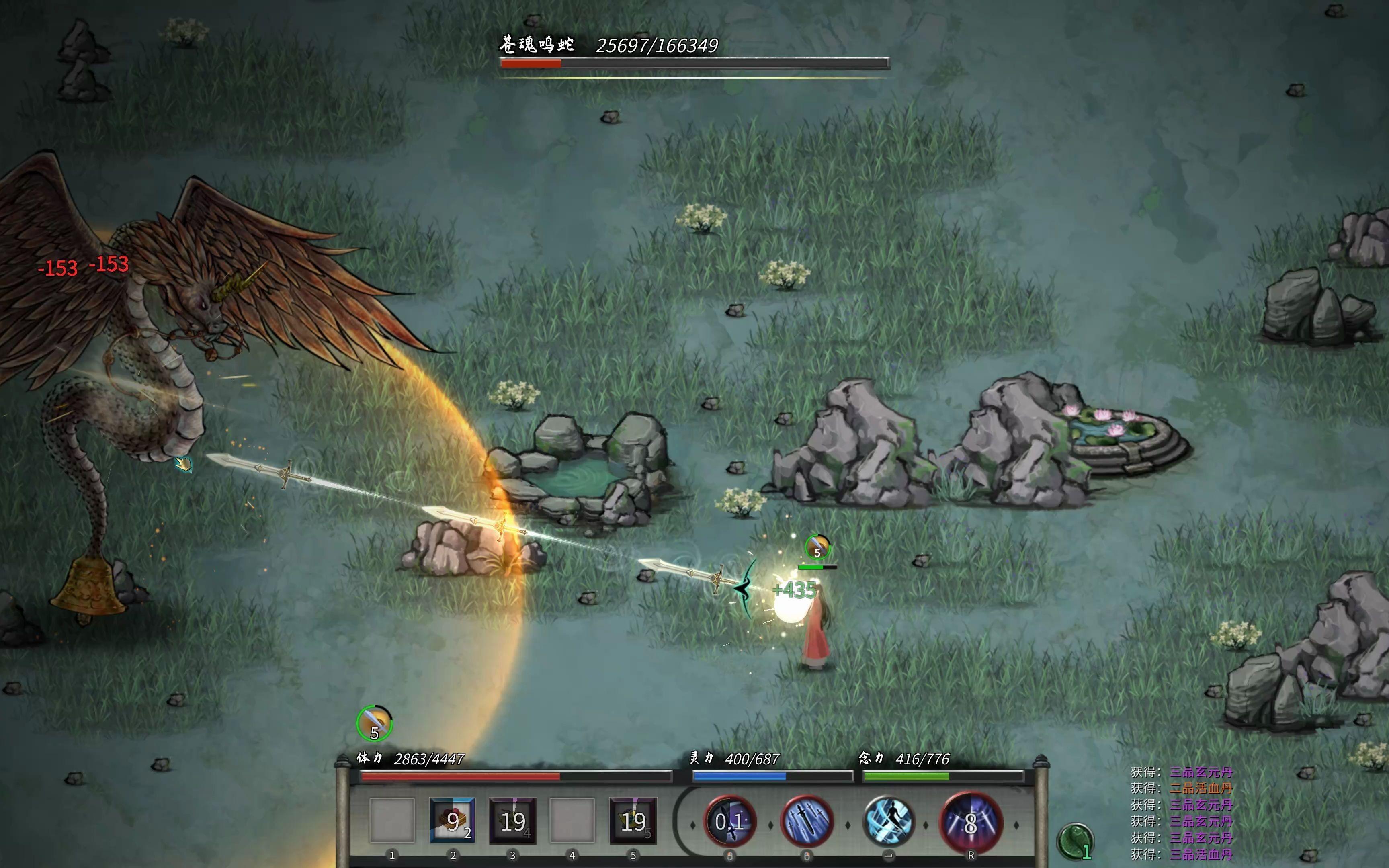Activate the ultimate skill bound to R

(x=971, y=821)
